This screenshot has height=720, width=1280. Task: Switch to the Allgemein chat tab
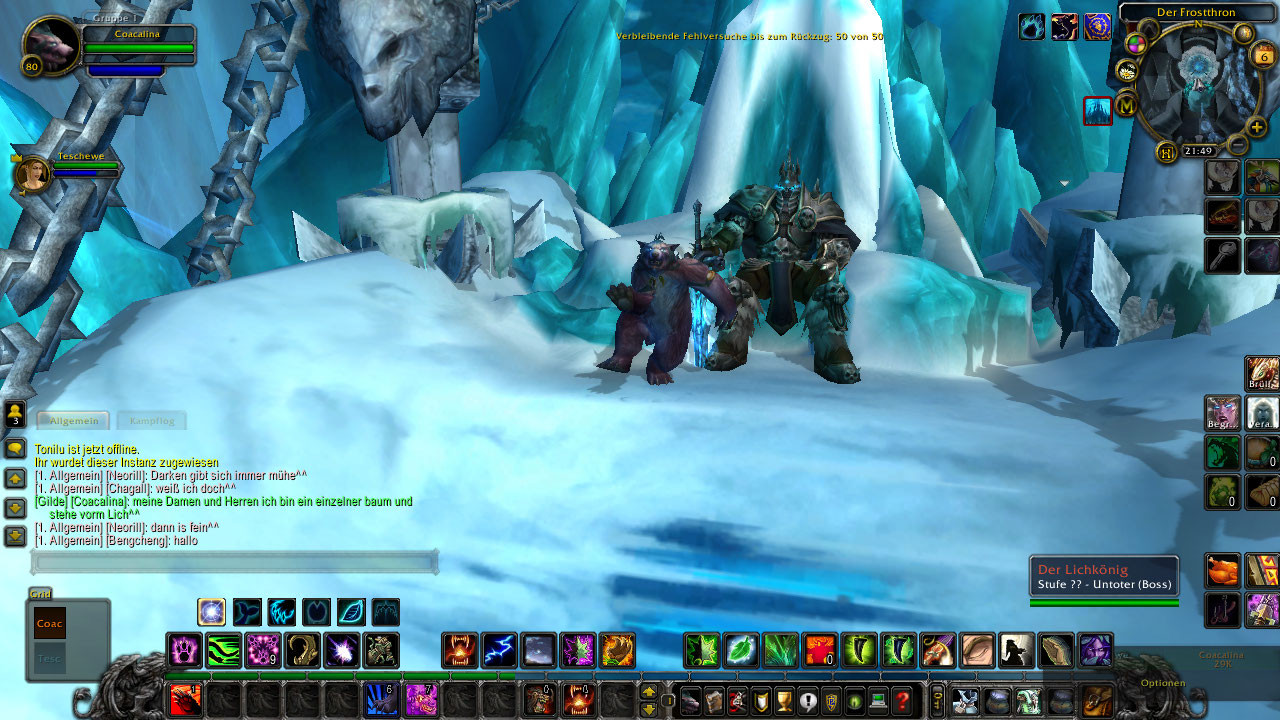click(x=74, y=421)
